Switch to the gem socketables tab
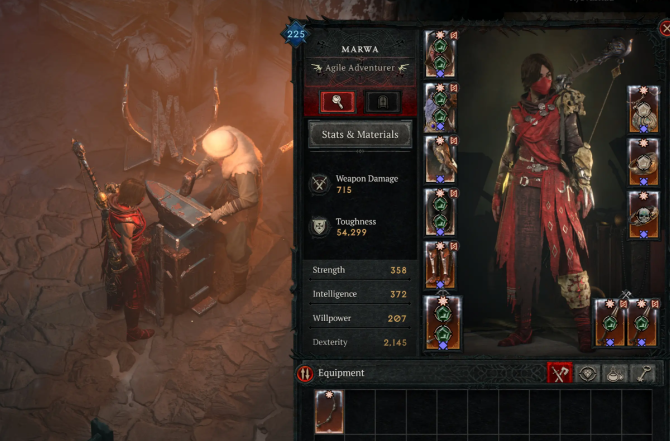The width and height of the screenshot is (670, 441). pos(590,373)
